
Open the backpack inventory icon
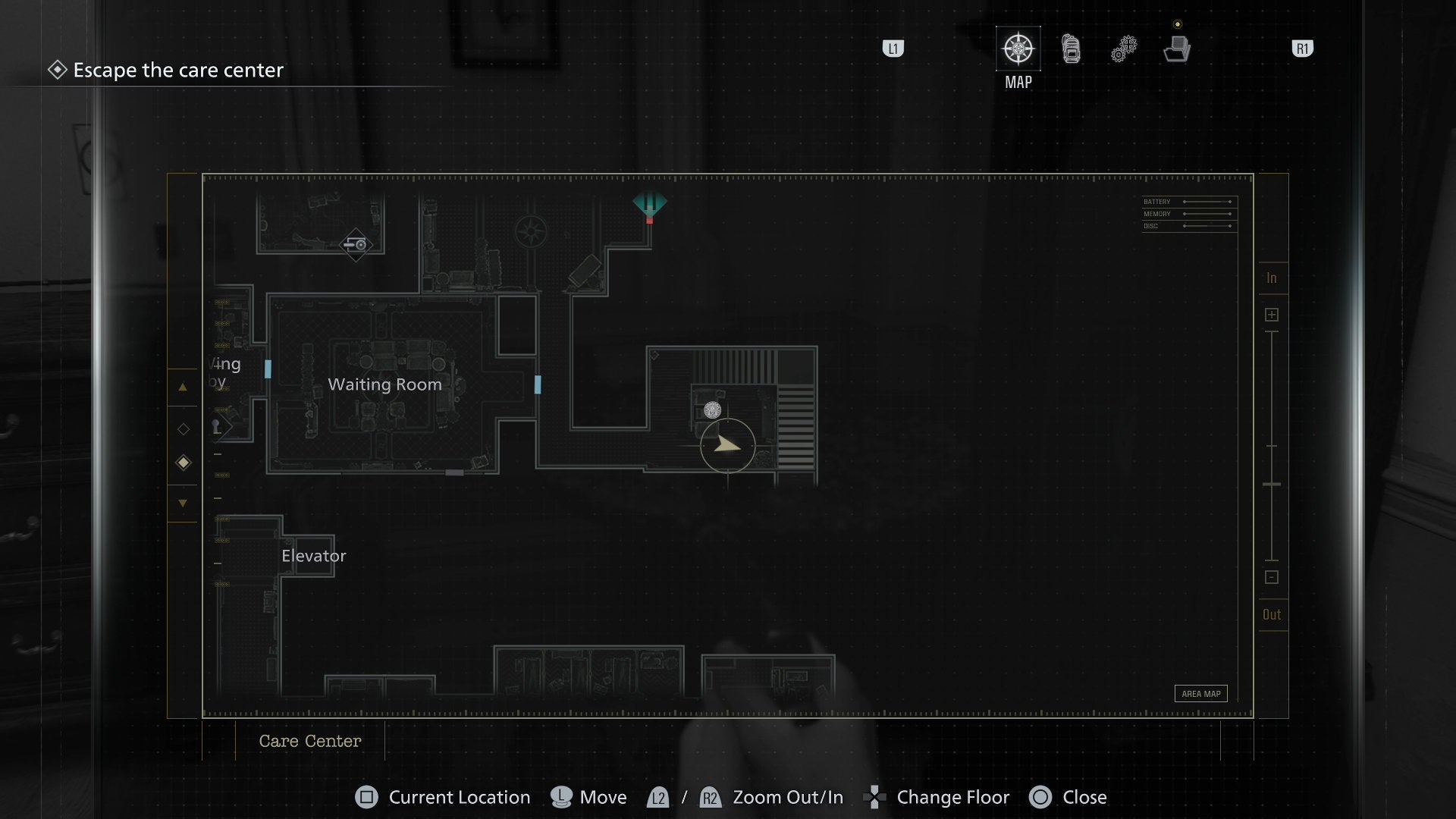pyautogui.click(x=1070, y=48)
